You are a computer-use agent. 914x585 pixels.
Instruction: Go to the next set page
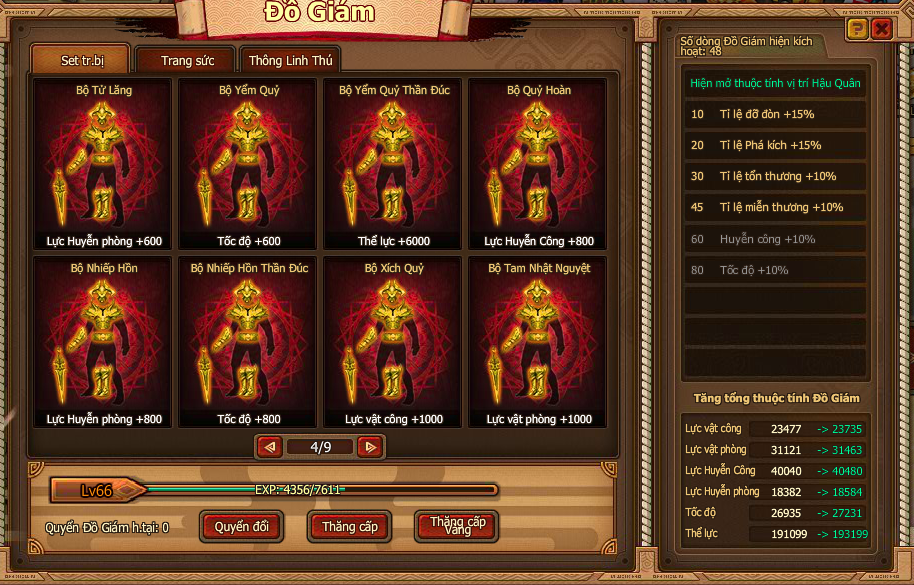click(369, 447)
